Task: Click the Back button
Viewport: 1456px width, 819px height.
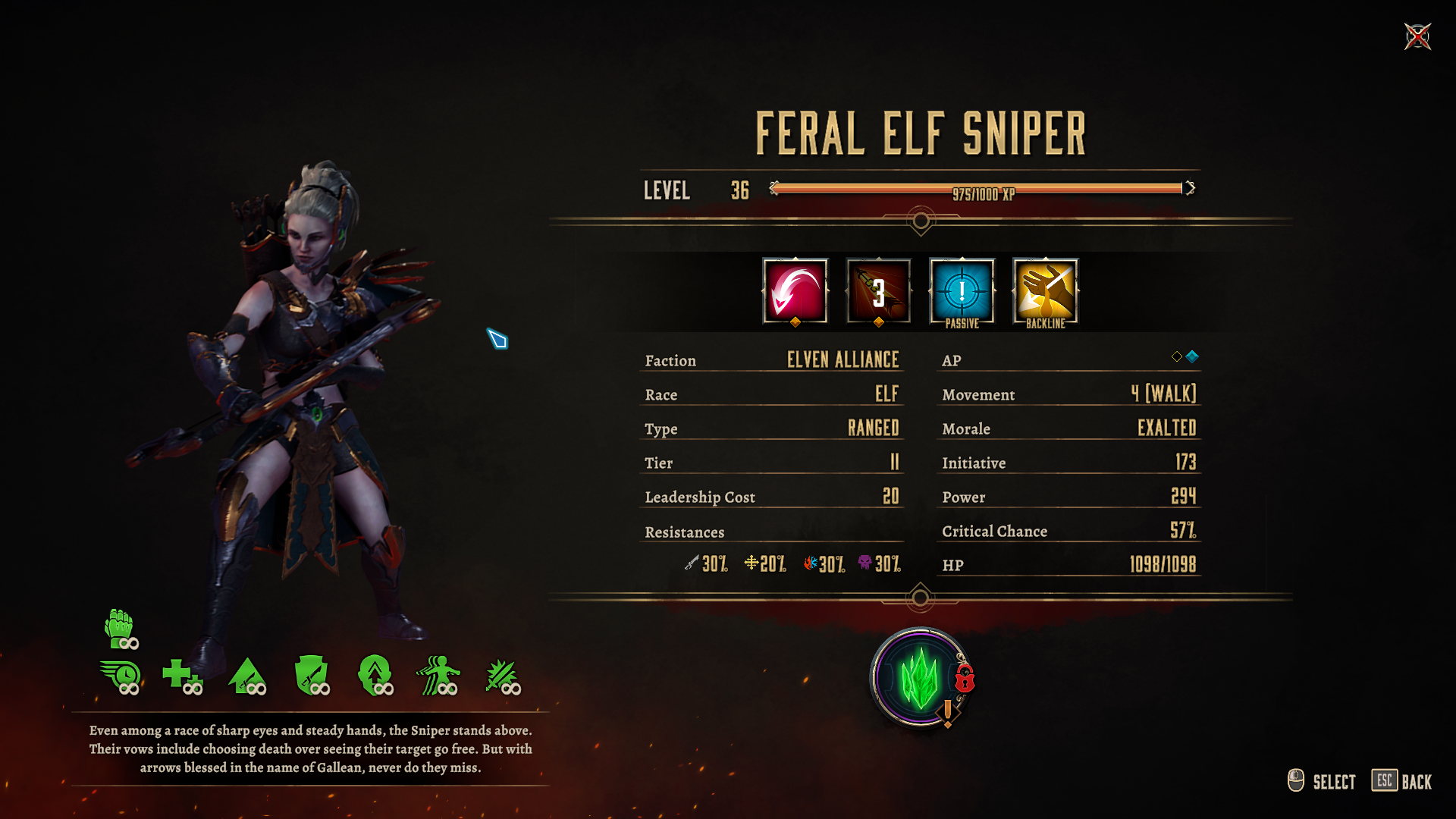Action: [x=1402, y=781]
